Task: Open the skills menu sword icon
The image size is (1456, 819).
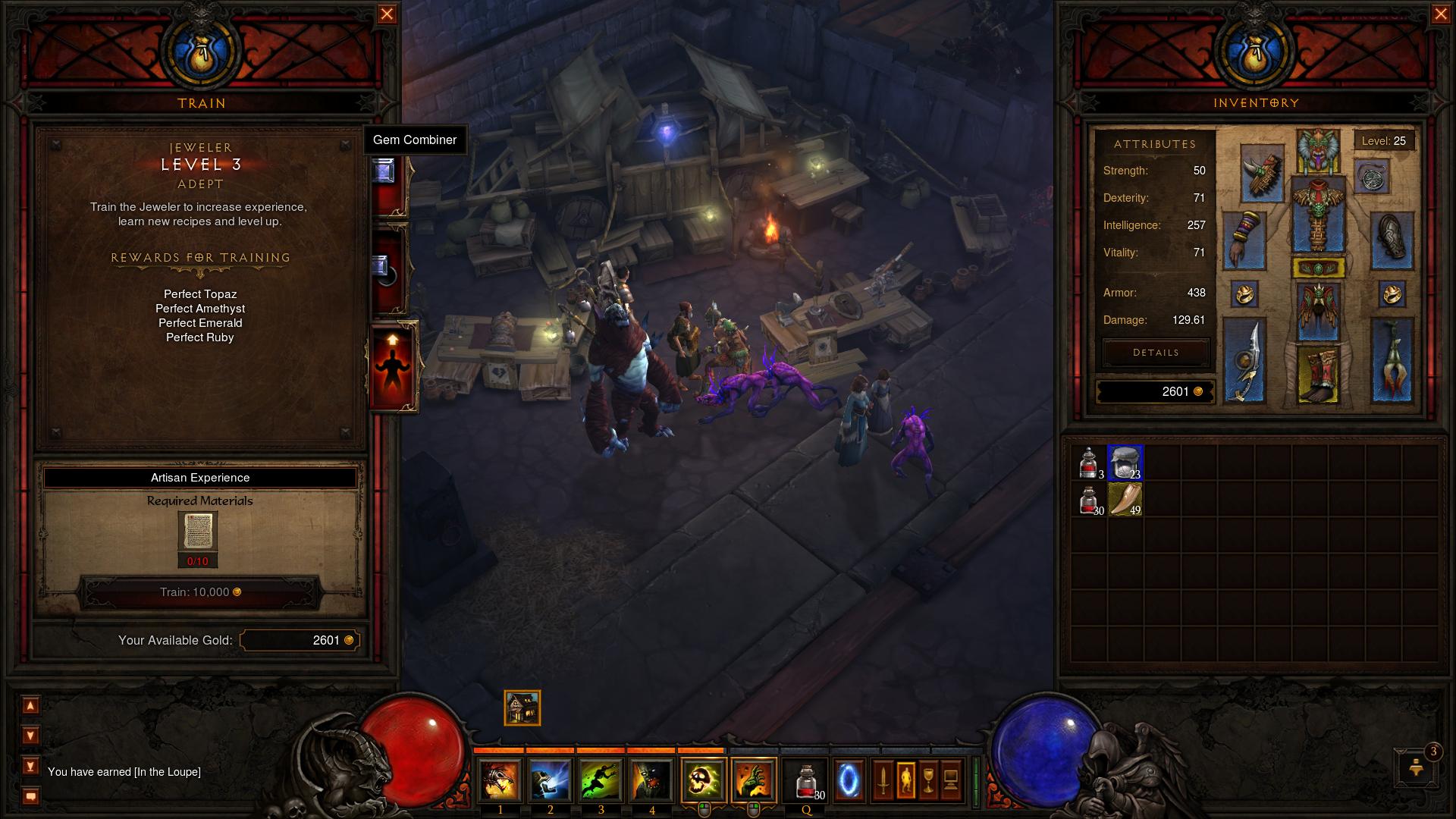Action: coord(883,780)
